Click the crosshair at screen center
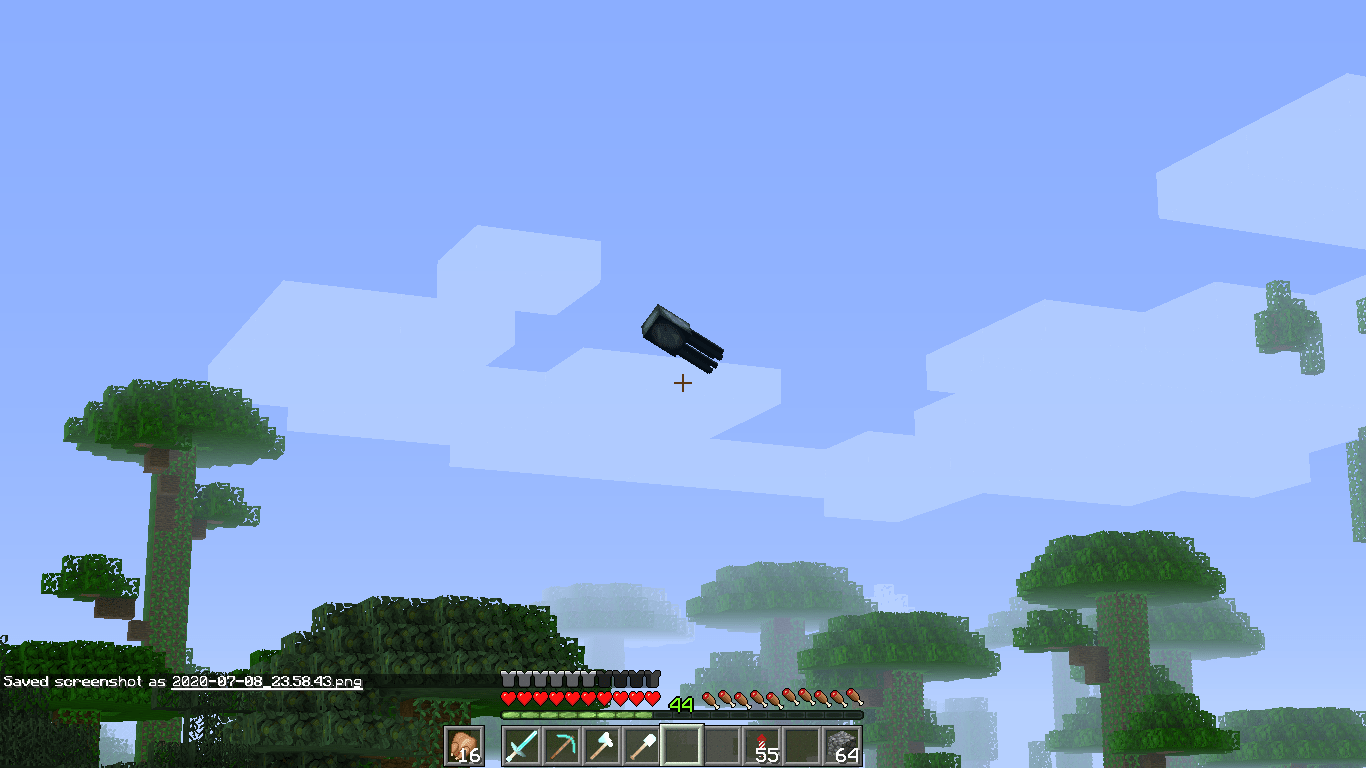The image size is (1366, 768). (x=683, y=383)
